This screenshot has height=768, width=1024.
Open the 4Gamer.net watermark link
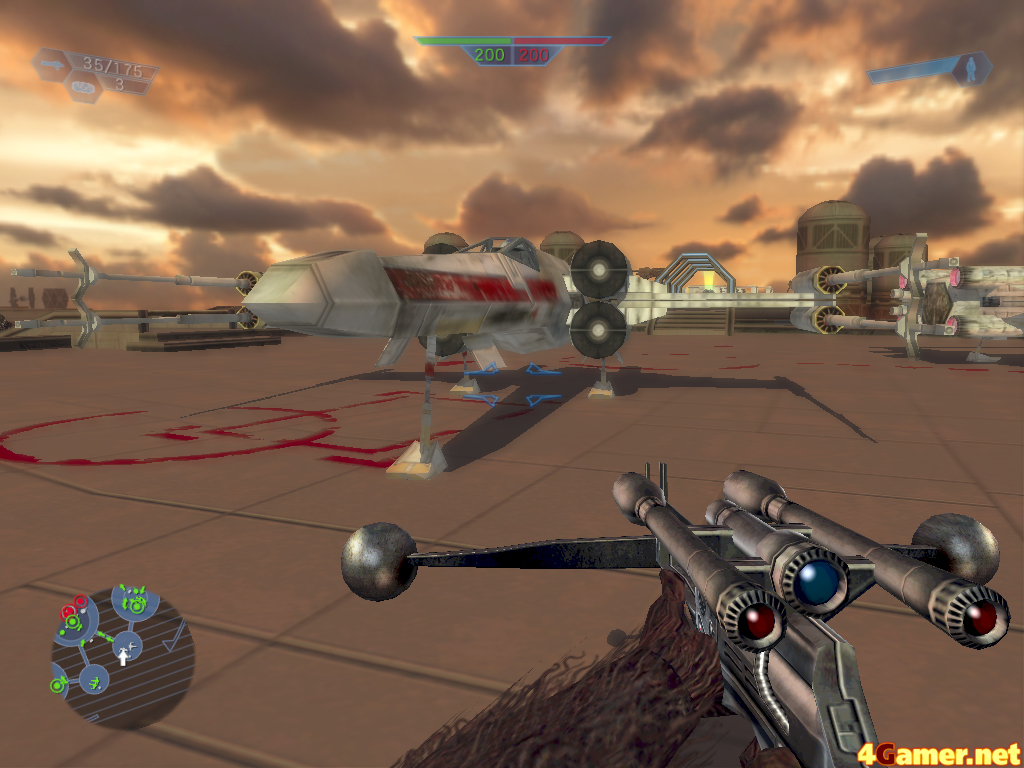click(939, 751)
